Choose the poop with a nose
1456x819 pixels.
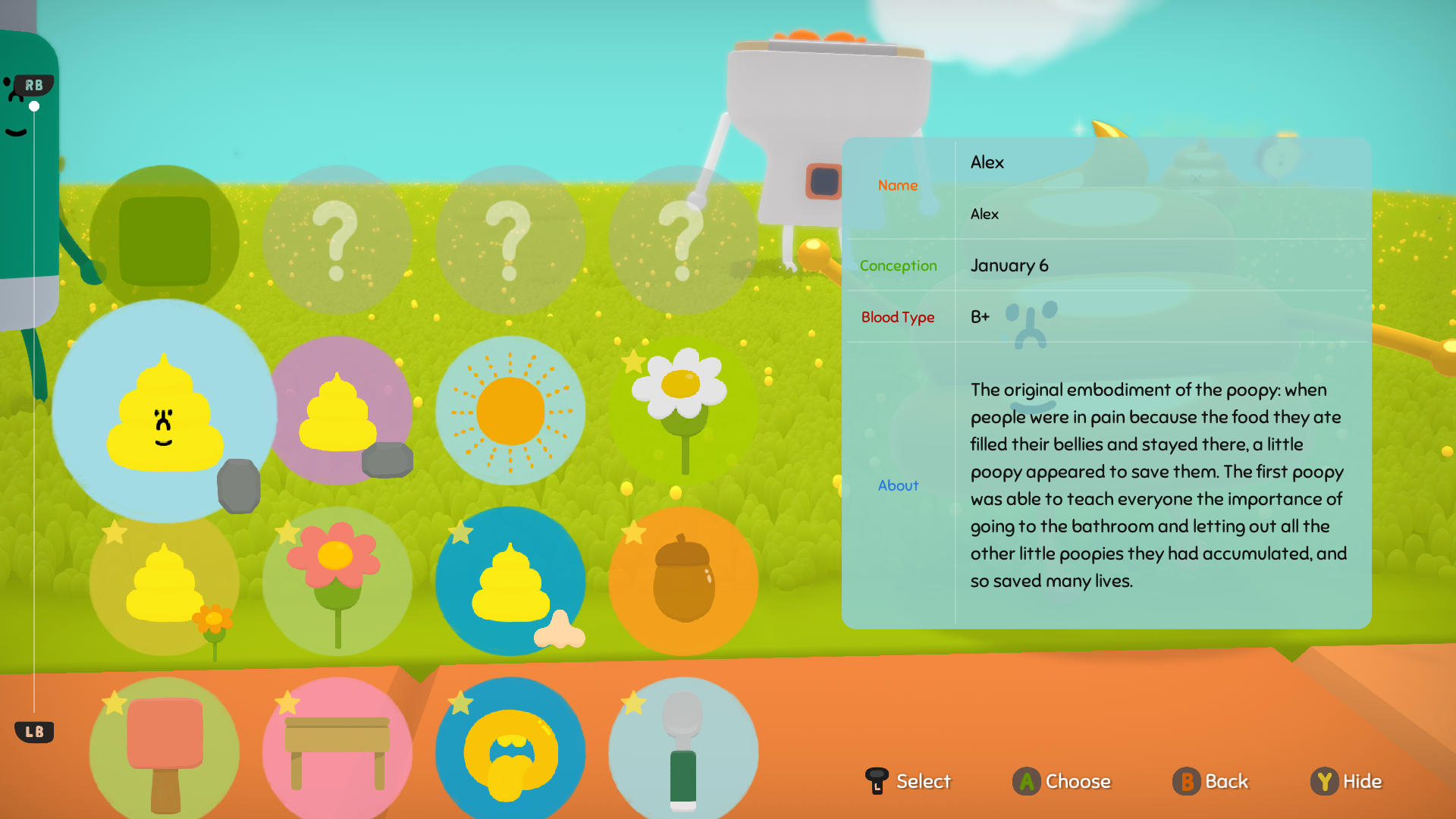[510, 582]
